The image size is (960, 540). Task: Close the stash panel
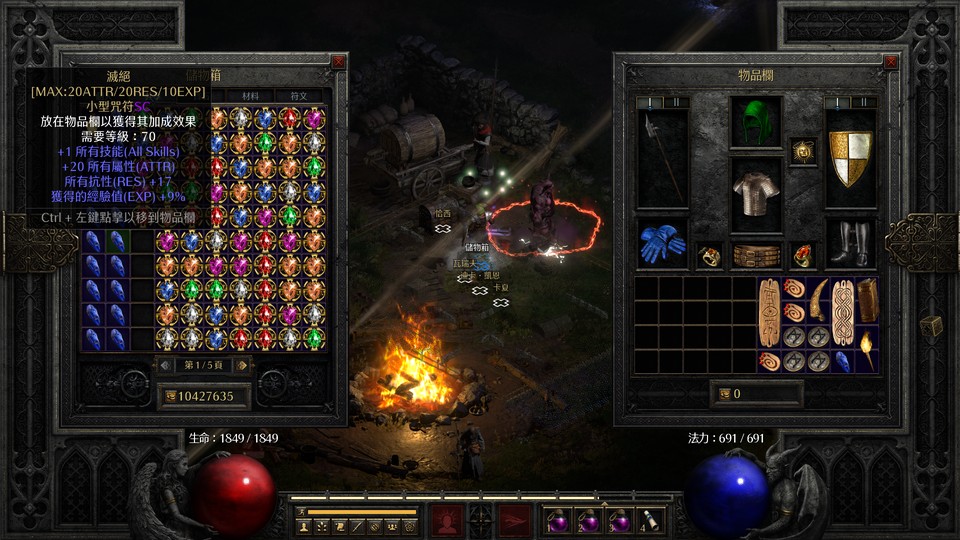(x=338, y=62)
